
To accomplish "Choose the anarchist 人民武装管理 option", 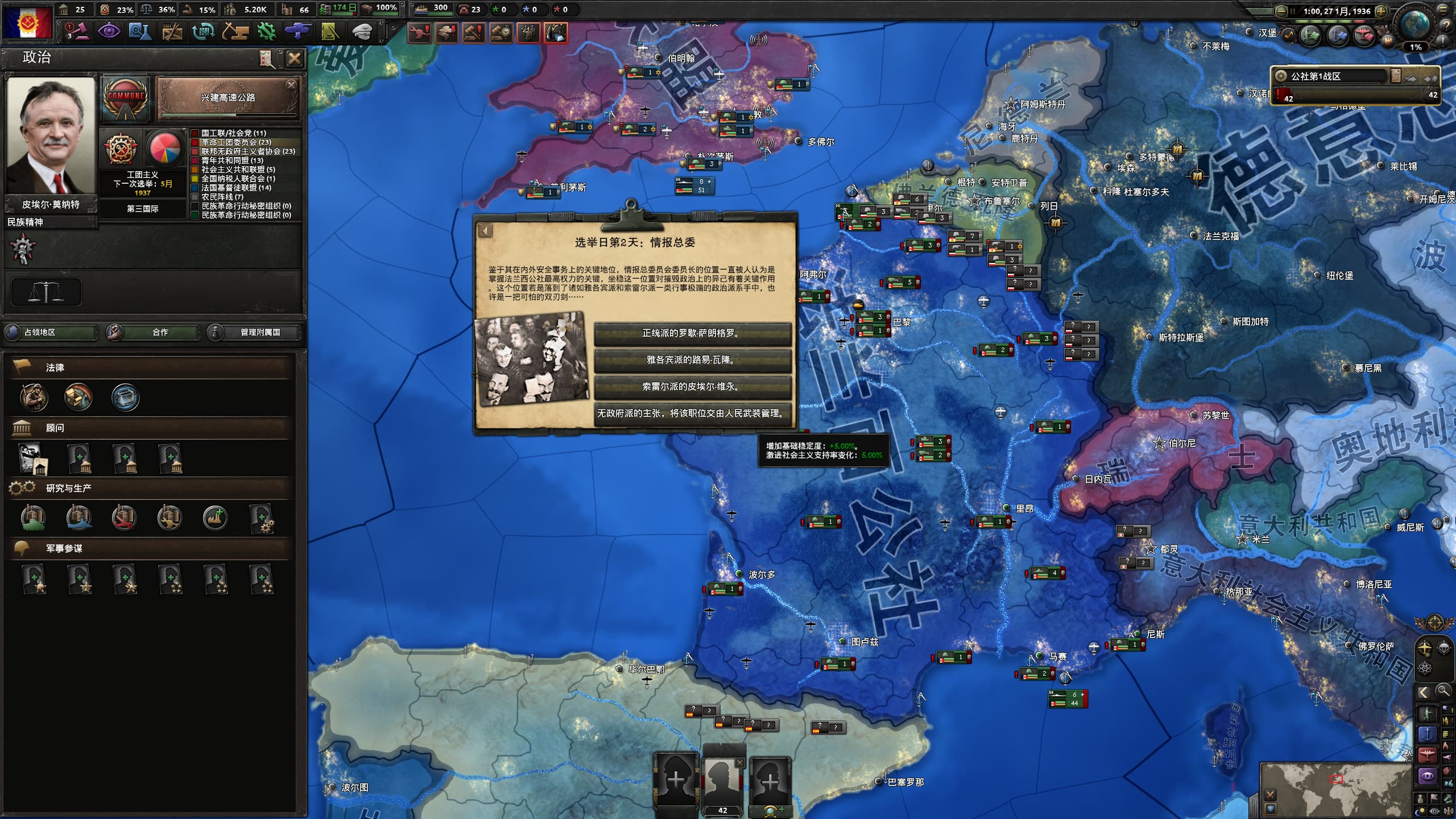I will tap(692, 413).
